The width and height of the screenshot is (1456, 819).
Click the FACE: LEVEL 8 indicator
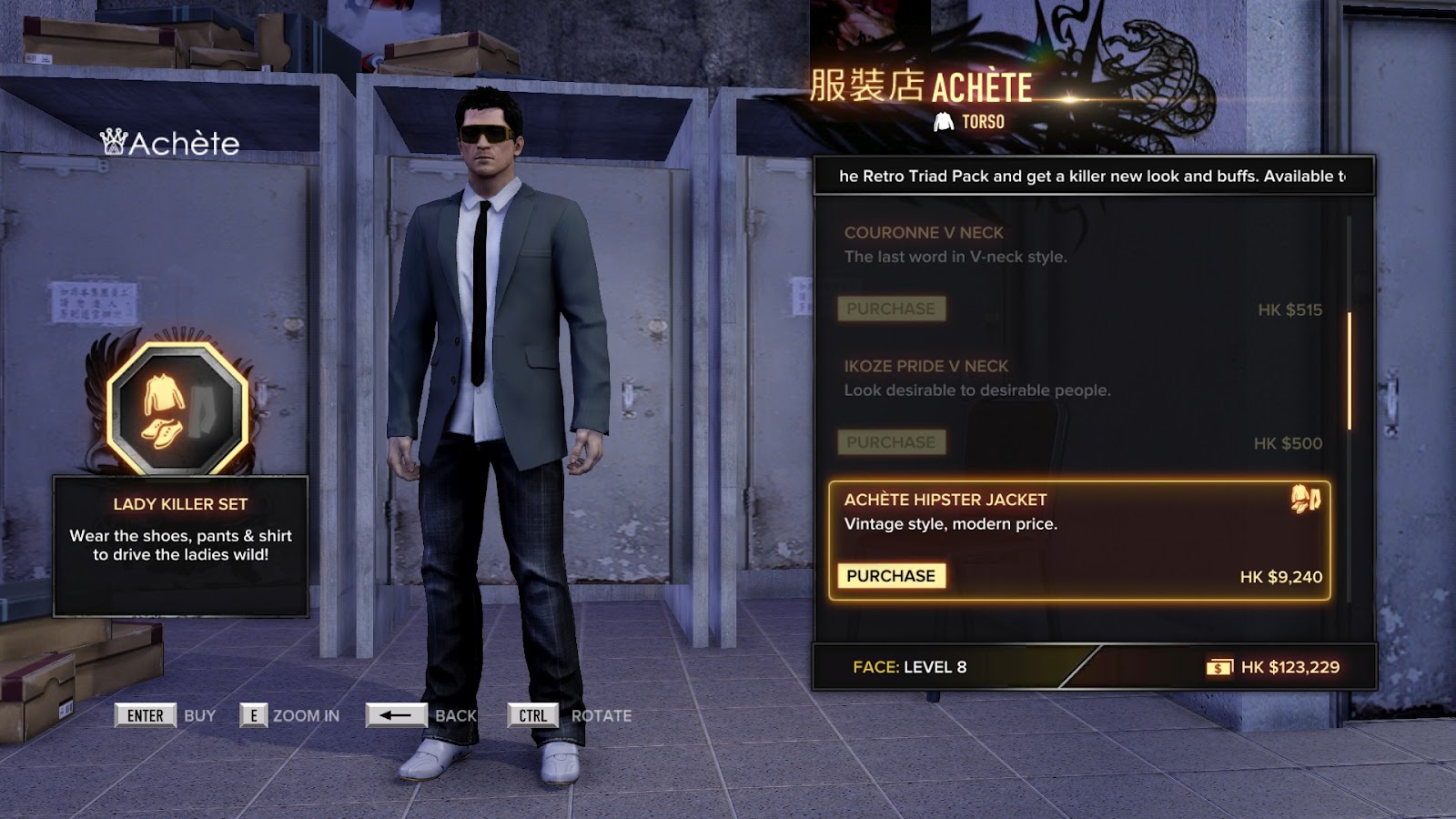(910, 665)
